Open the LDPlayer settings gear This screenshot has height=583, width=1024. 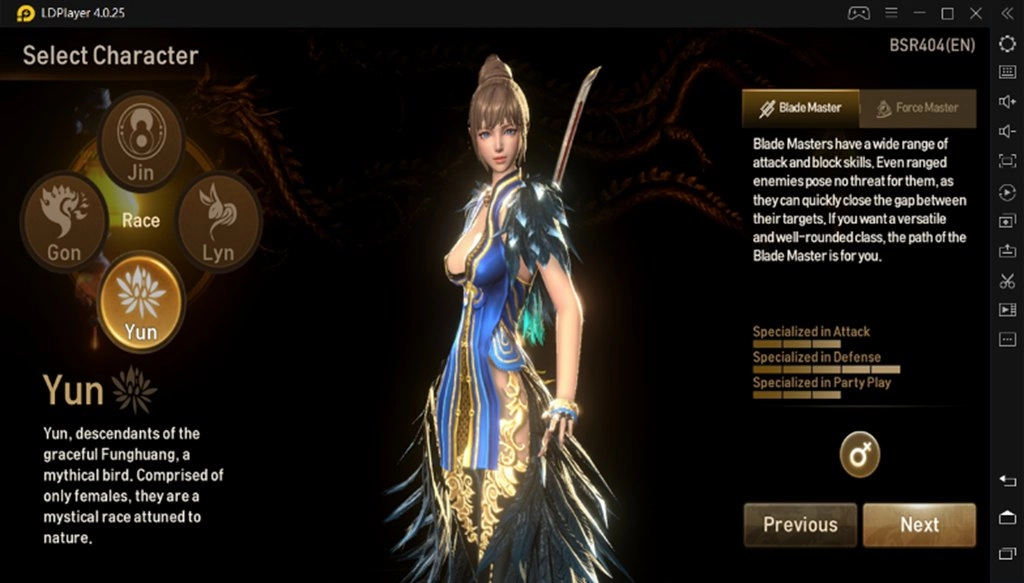(1007, 43)
